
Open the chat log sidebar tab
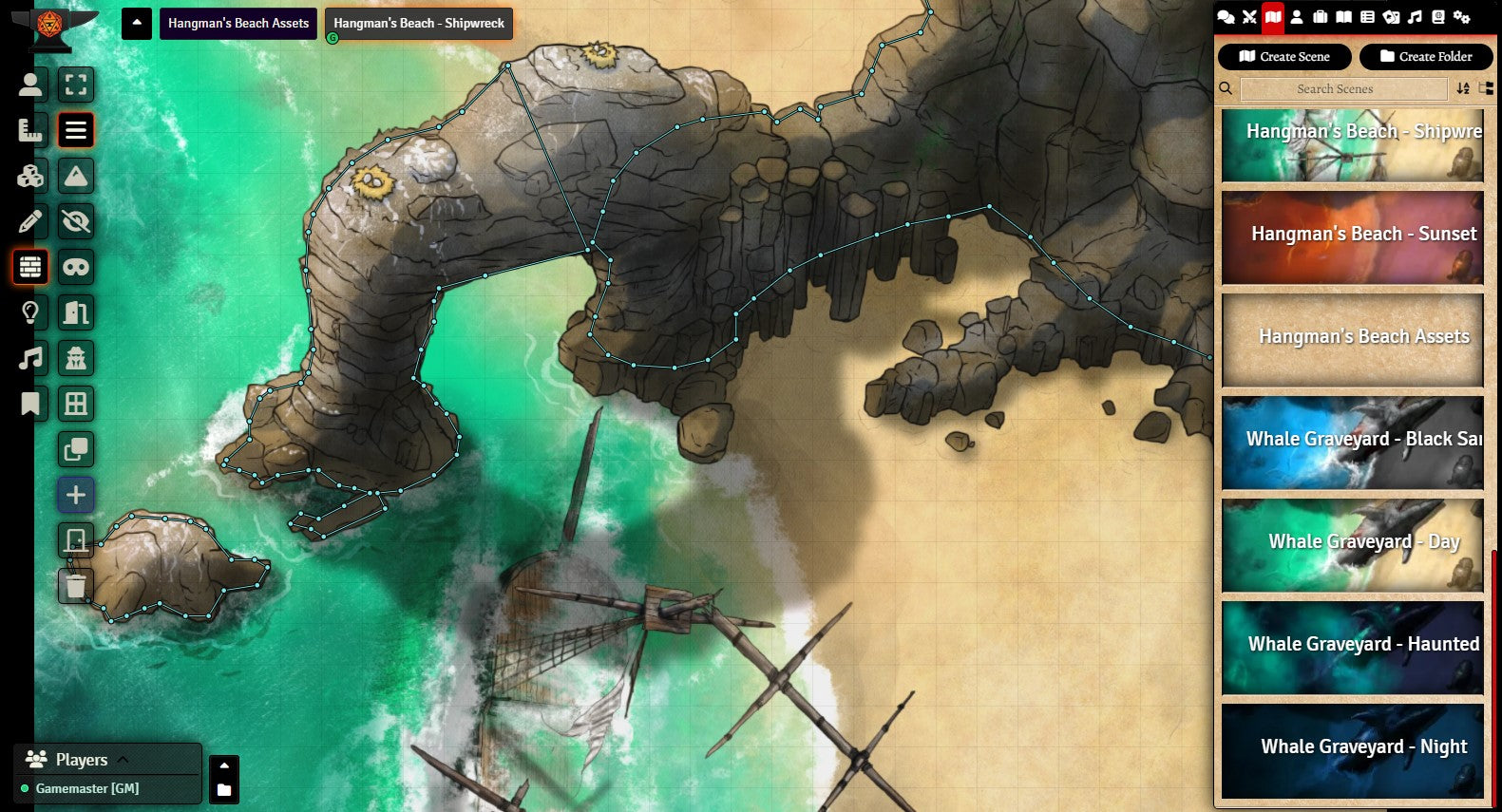point(1226,17)
